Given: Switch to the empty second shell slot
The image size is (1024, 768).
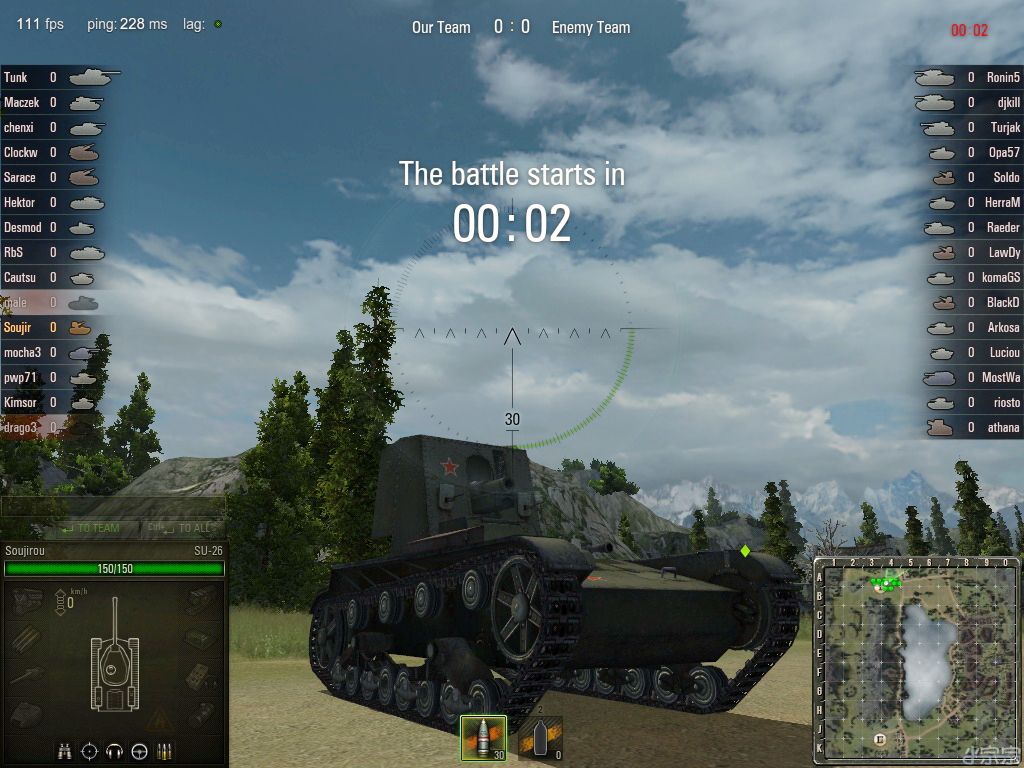Looking at the screenshot, I should [x=540, y=738].
